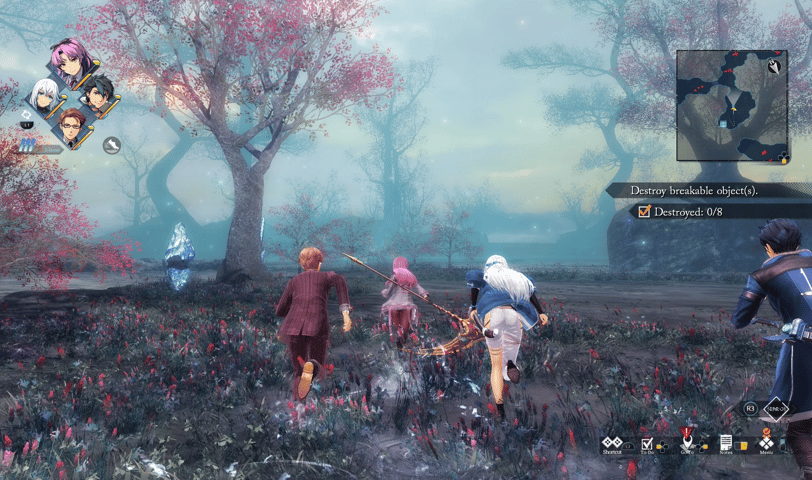Click the compass icon on the minimap
Viewport: 812px width, 480px height.
coord(774,66)
